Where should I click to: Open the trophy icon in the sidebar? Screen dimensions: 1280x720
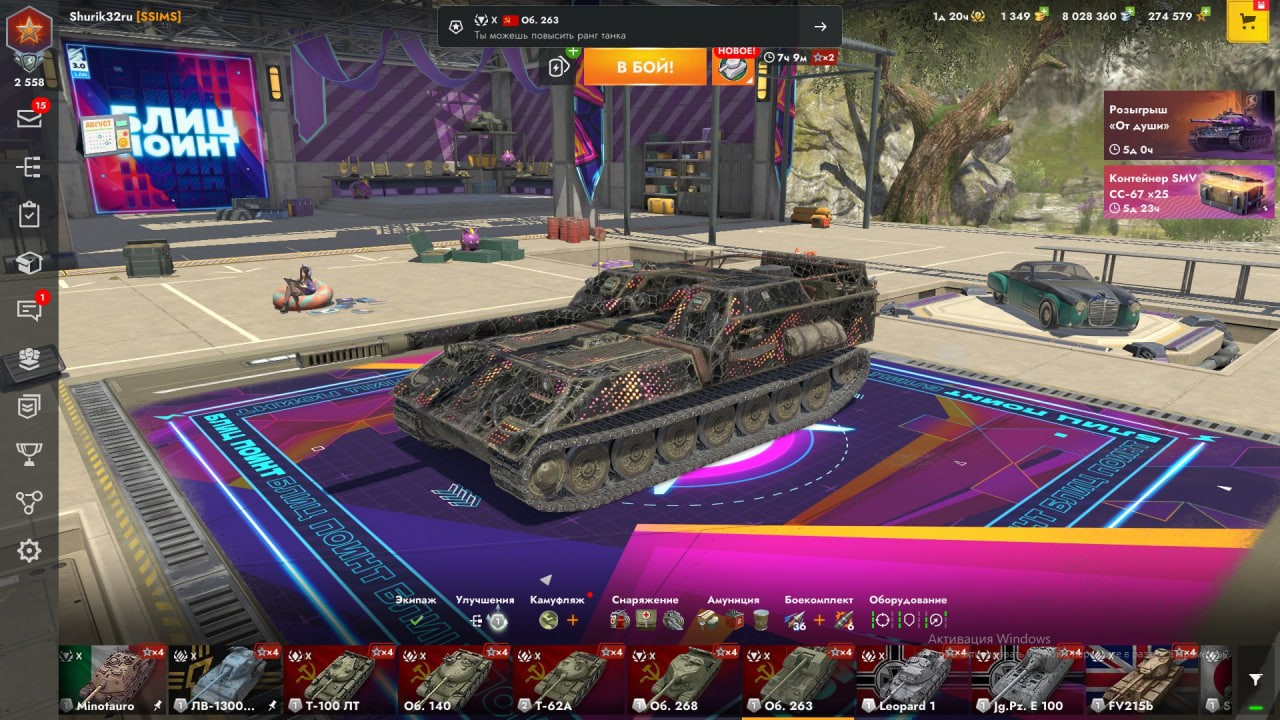coord(29,455)
